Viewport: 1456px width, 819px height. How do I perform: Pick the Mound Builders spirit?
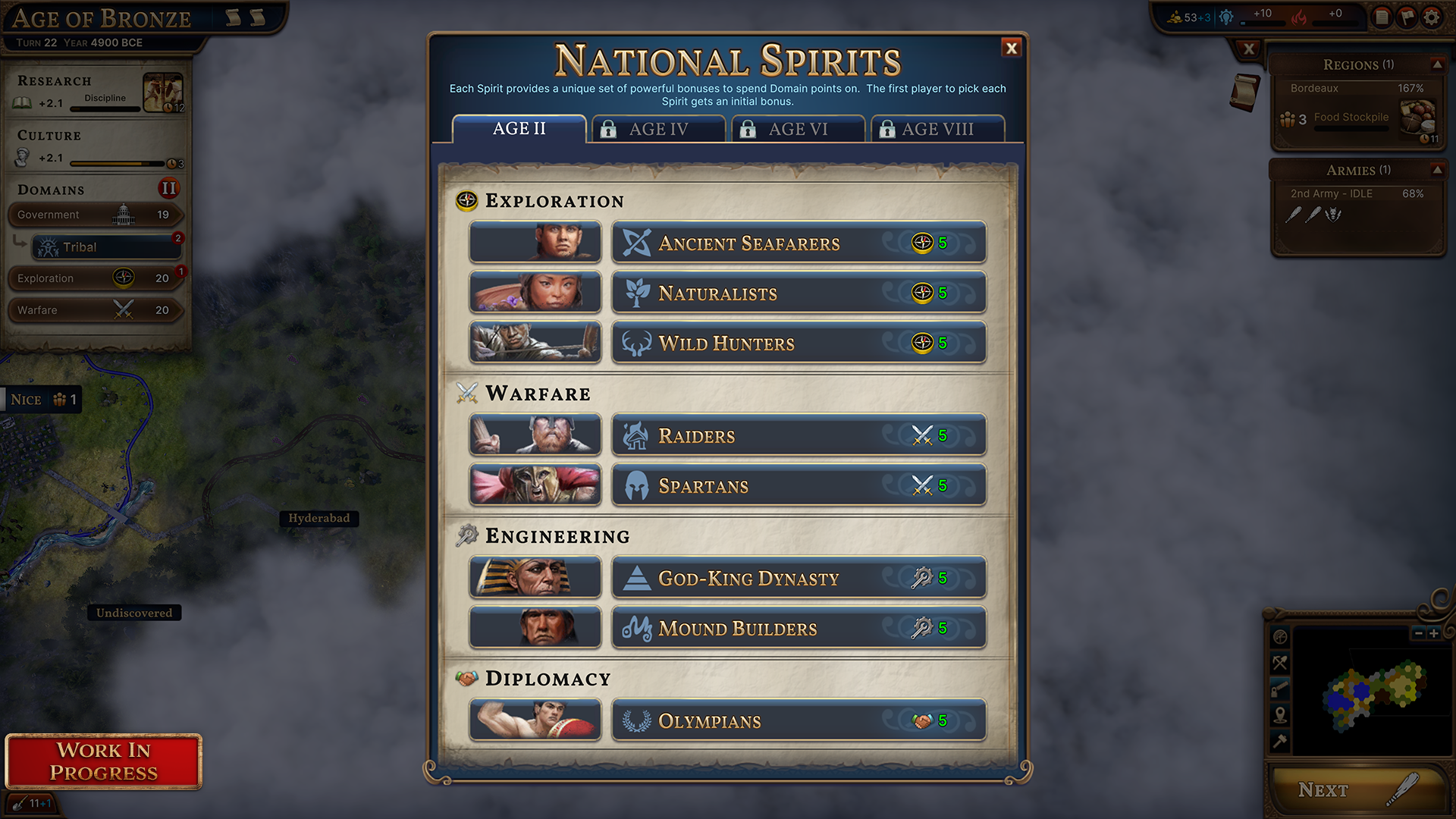(799, 629)
